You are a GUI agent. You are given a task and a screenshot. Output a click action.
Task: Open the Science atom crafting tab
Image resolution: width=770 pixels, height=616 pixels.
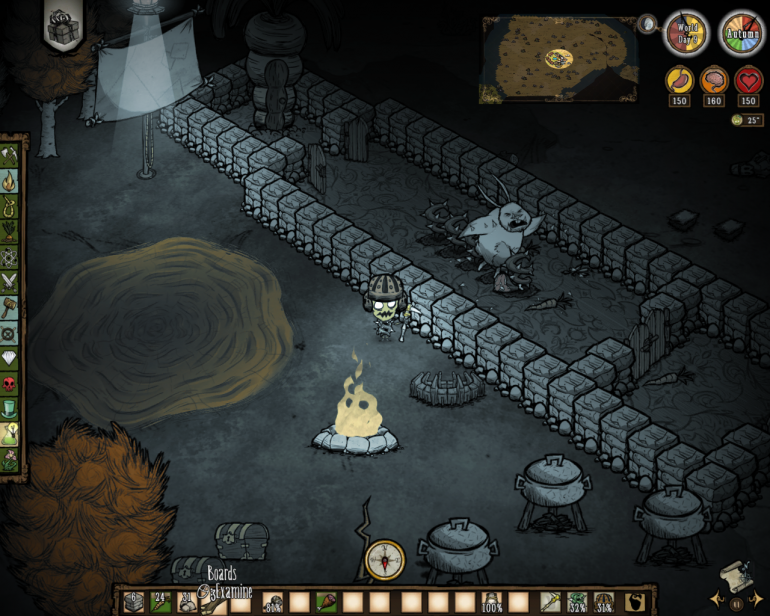pyautogui.click(x=11, y=256)
